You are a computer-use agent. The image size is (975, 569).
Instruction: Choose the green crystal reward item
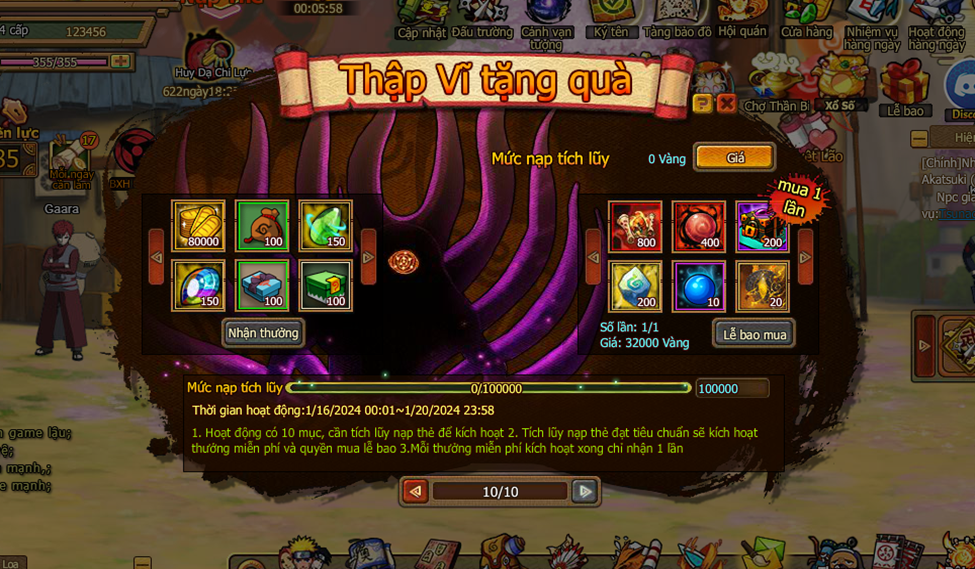coord(325,225)
